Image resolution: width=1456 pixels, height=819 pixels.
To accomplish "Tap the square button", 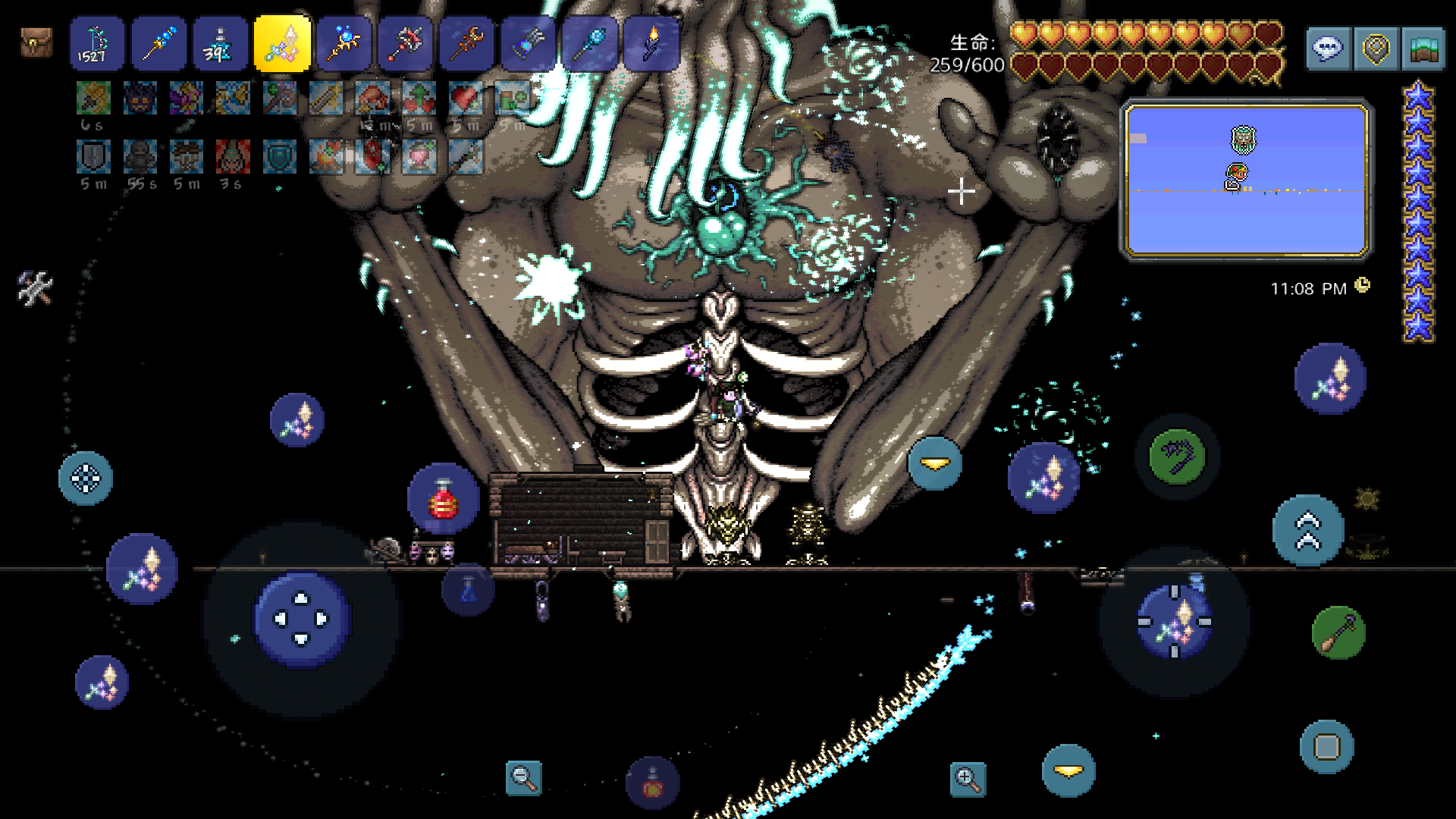I will (x=1327, y=747).
